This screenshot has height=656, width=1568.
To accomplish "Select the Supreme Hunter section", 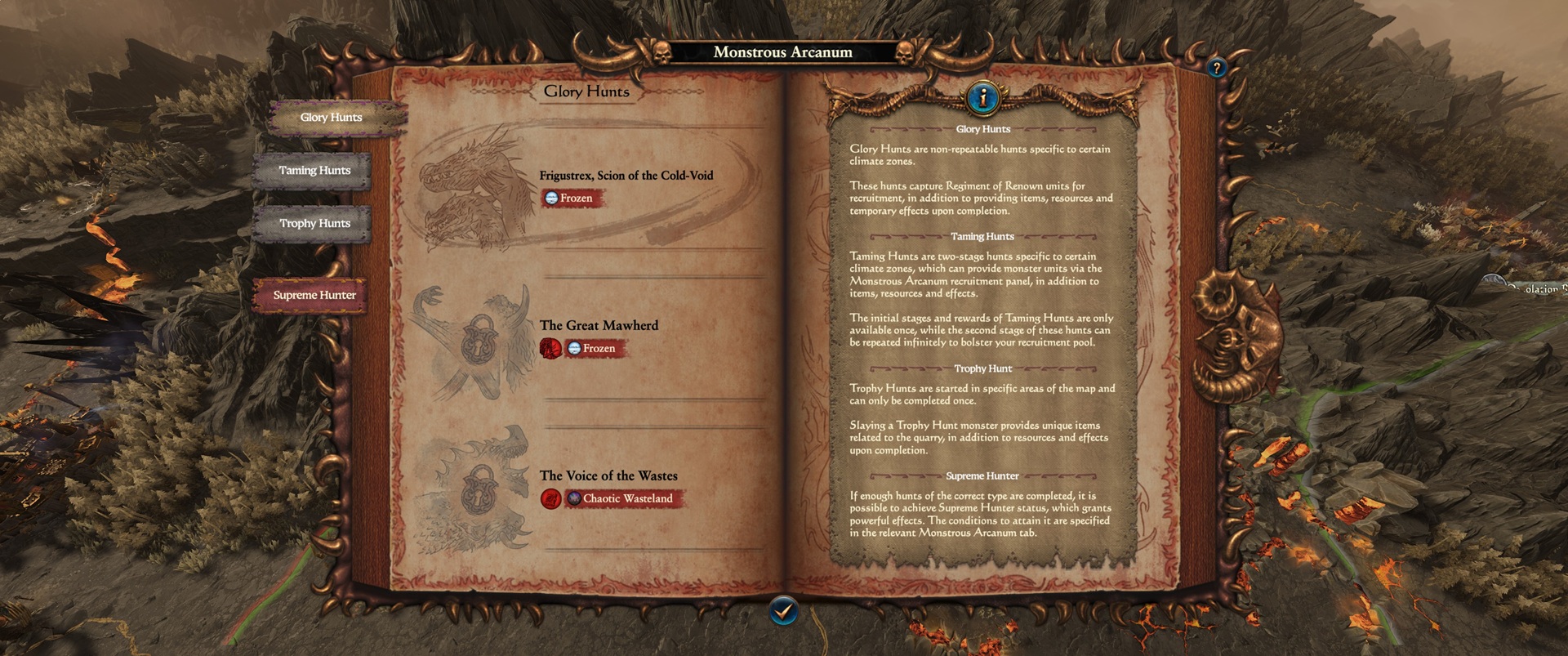I will pyautogui.click(x=313, y=294).
